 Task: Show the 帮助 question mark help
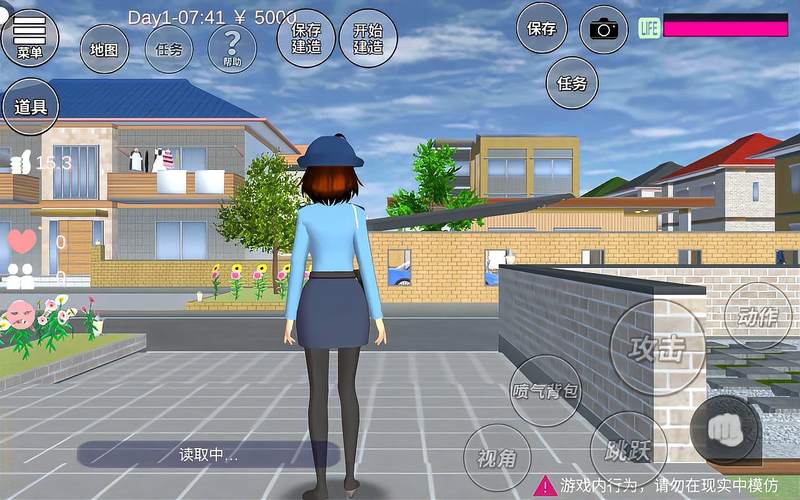pyautogui.click(x=232, y=48)
